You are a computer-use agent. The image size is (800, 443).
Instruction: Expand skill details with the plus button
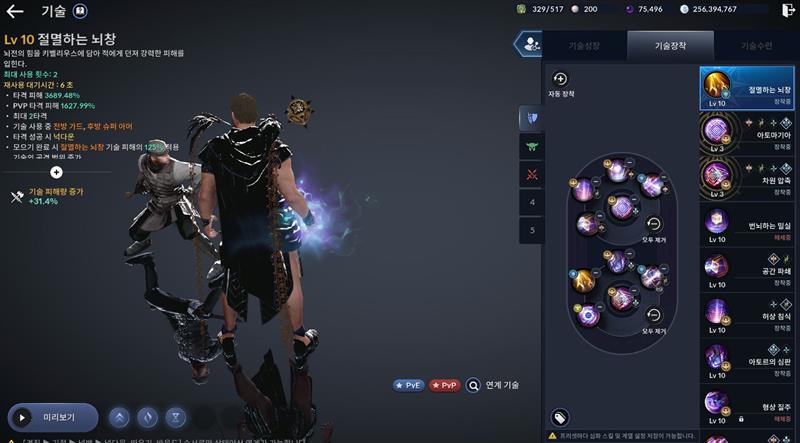point(56,172)
